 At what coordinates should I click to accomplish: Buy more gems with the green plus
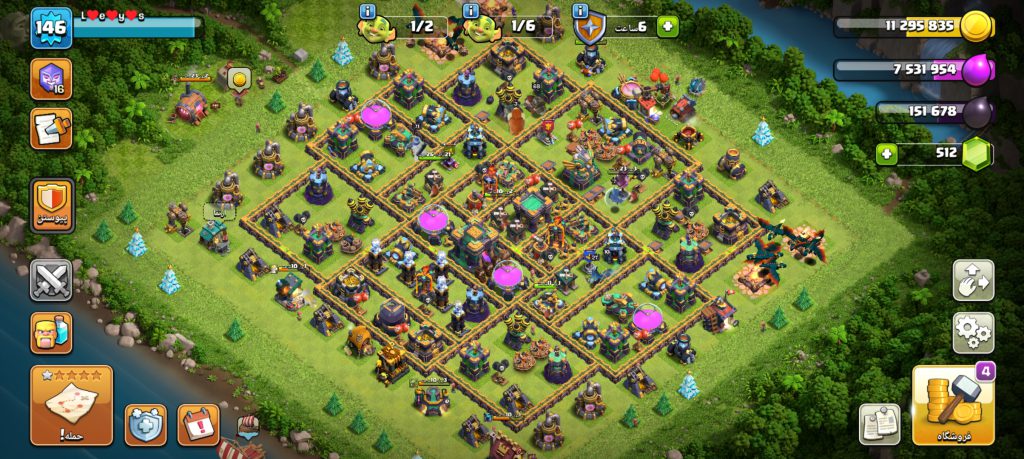(886, 154)
